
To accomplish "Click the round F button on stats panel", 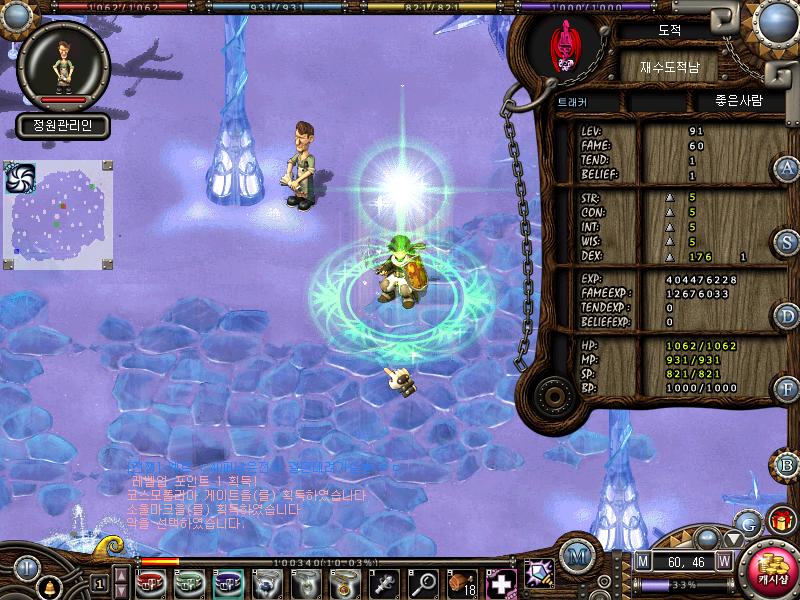I will pyautogui.click(x=788, y=389).
